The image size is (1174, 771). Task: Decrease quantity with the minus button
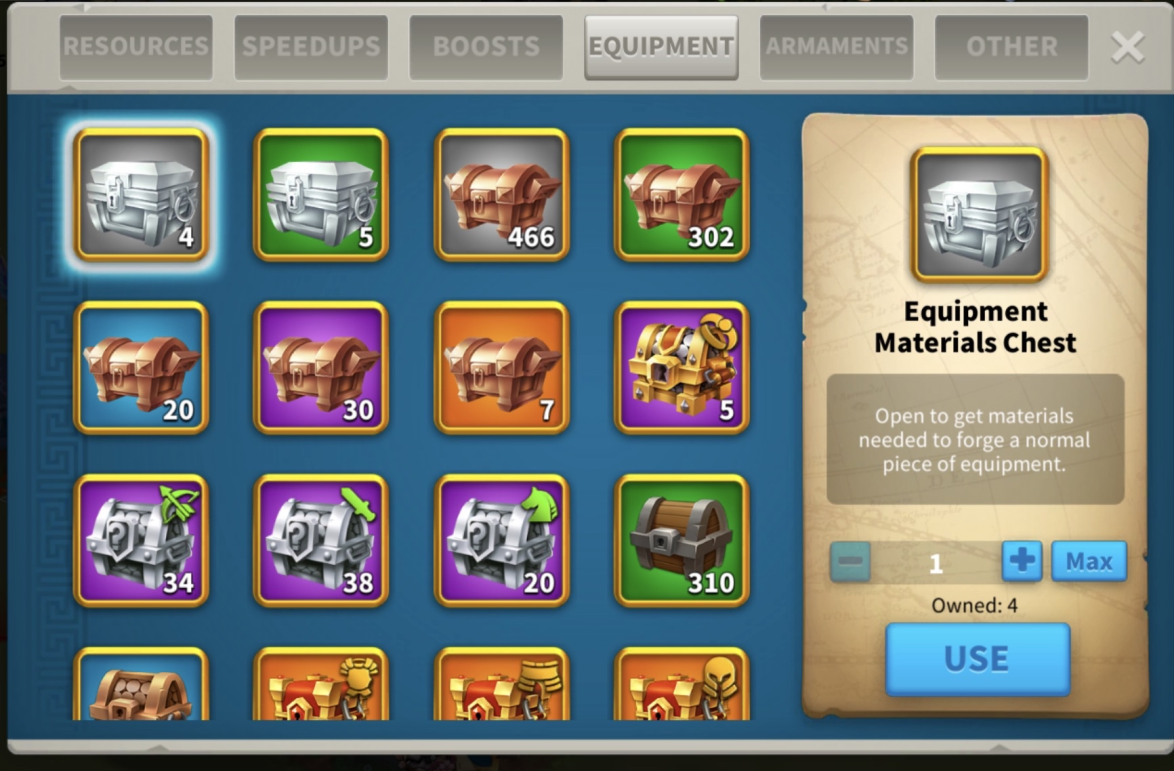pos(850,561)
